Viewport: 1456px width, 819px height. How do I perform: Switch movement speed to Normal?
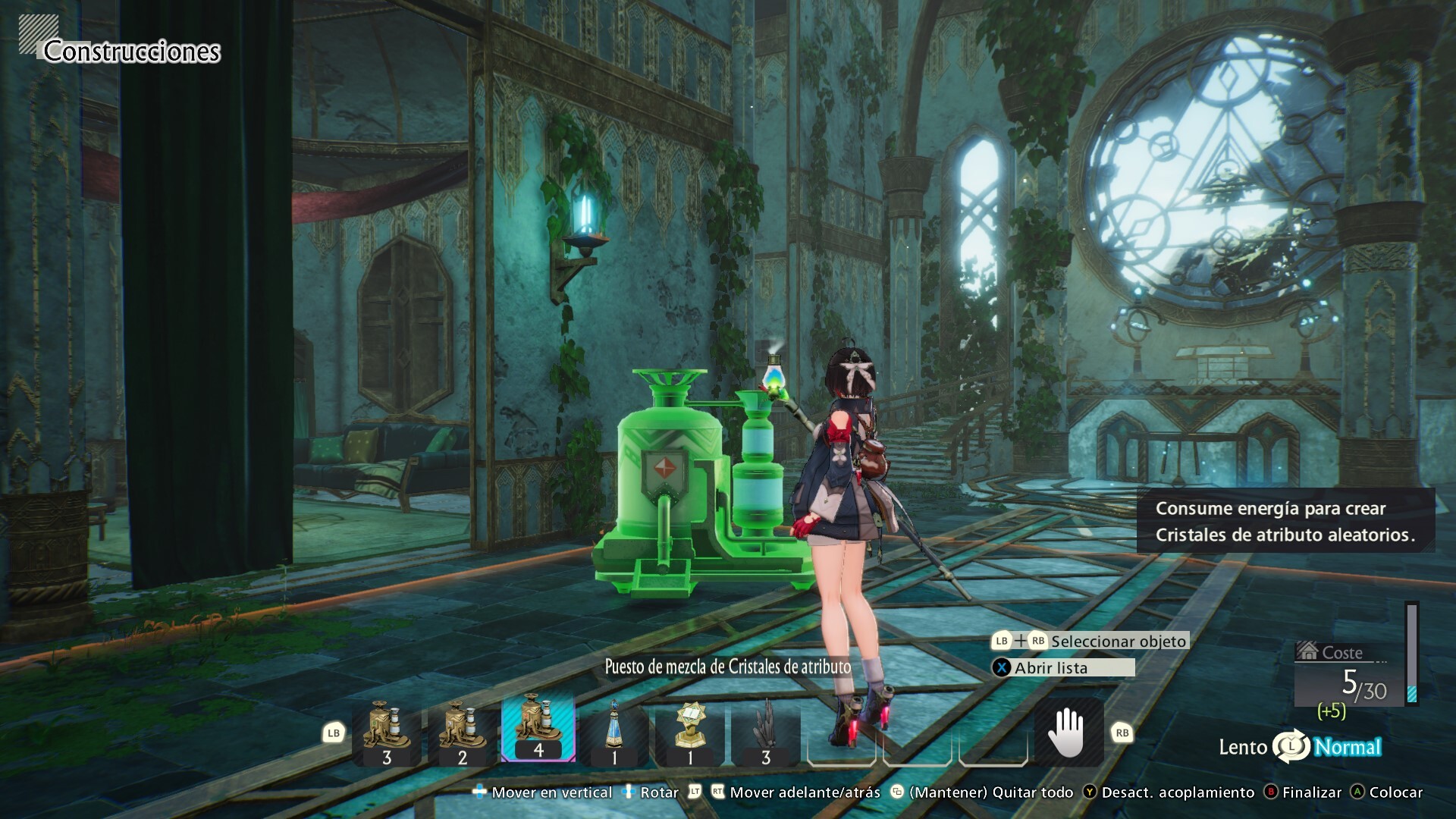[1348, 747]
